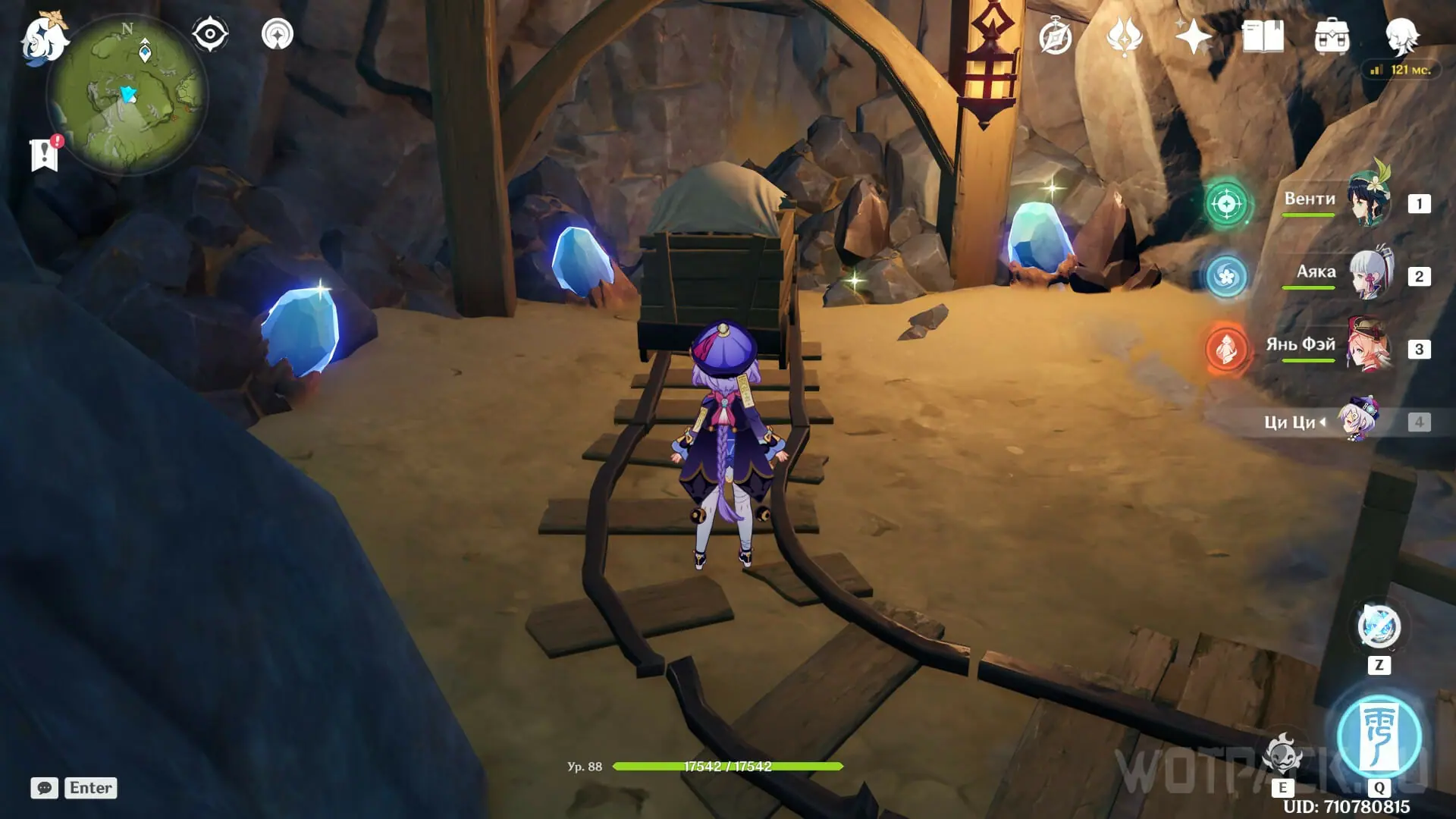Open the adventurer compass events icon

click(x=1056, y=36)
